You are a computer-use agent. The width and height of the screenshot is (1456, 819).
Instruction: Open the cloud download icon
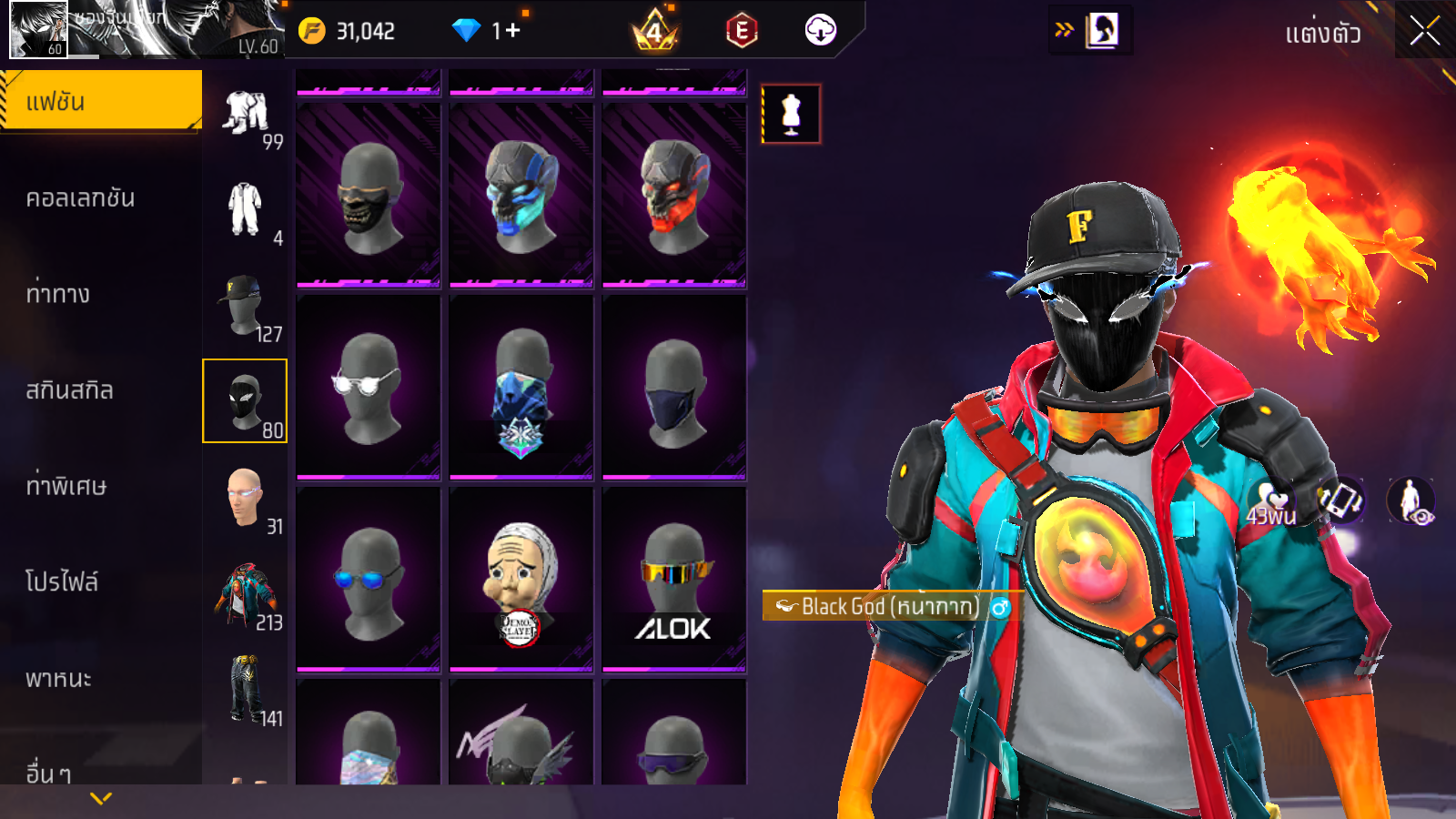820,31
